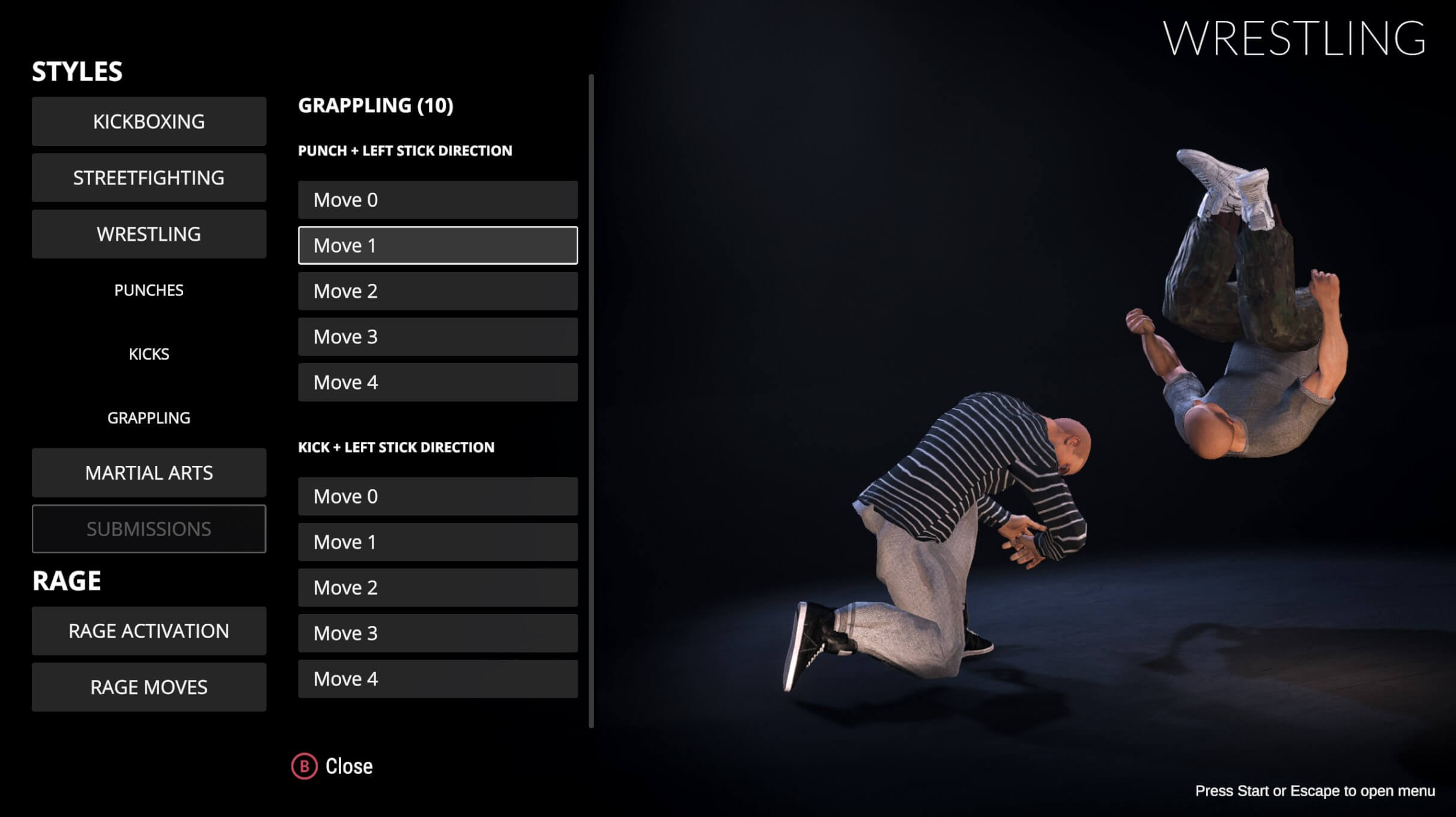Open Rage Activation options
This screenshot has width=1456, height=817.
tap(148, 631)
